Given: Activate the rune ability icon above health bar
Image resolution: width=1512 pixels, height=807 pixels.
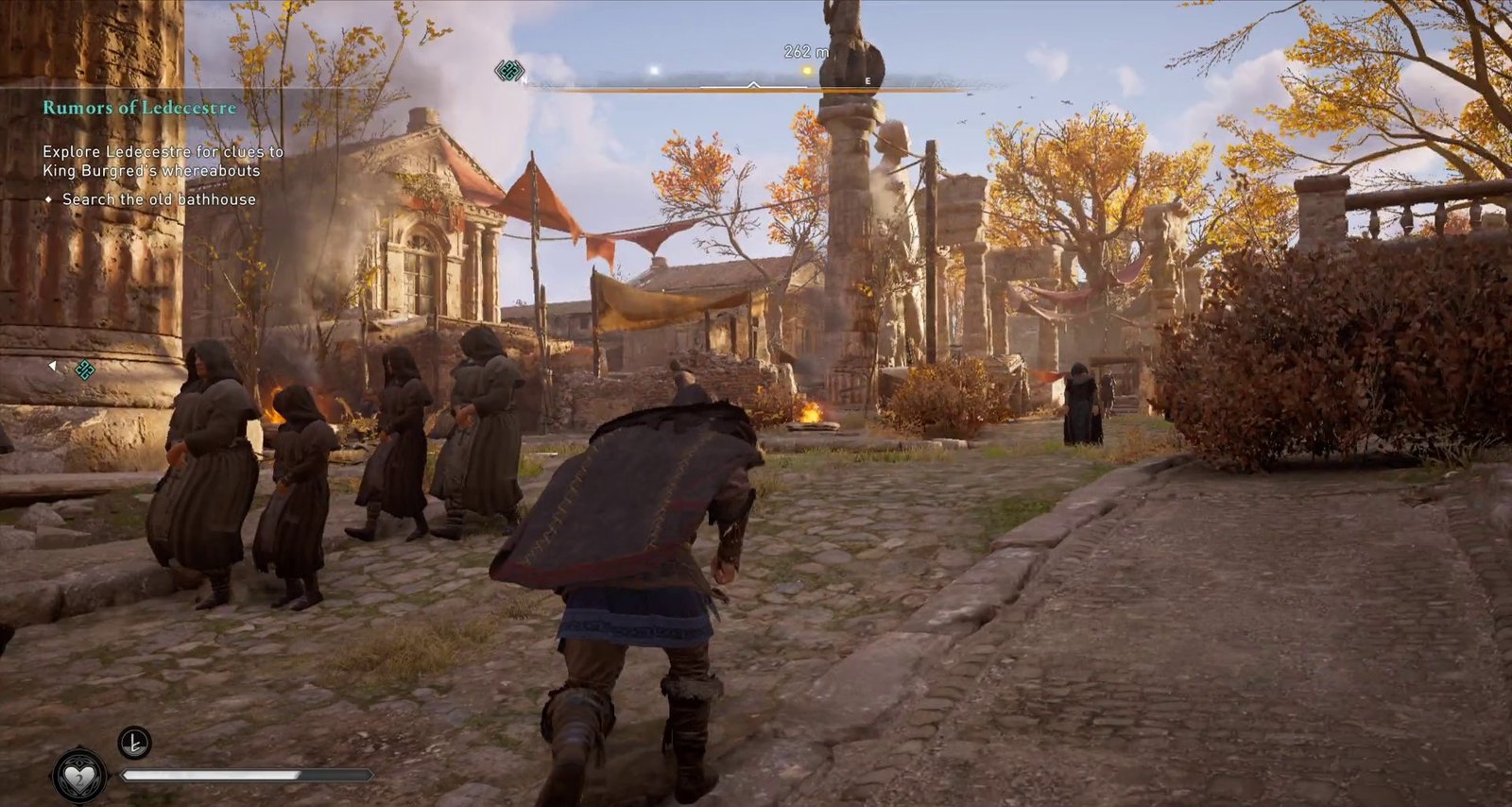Looking at the screenshot, I should tap(134, 743).
